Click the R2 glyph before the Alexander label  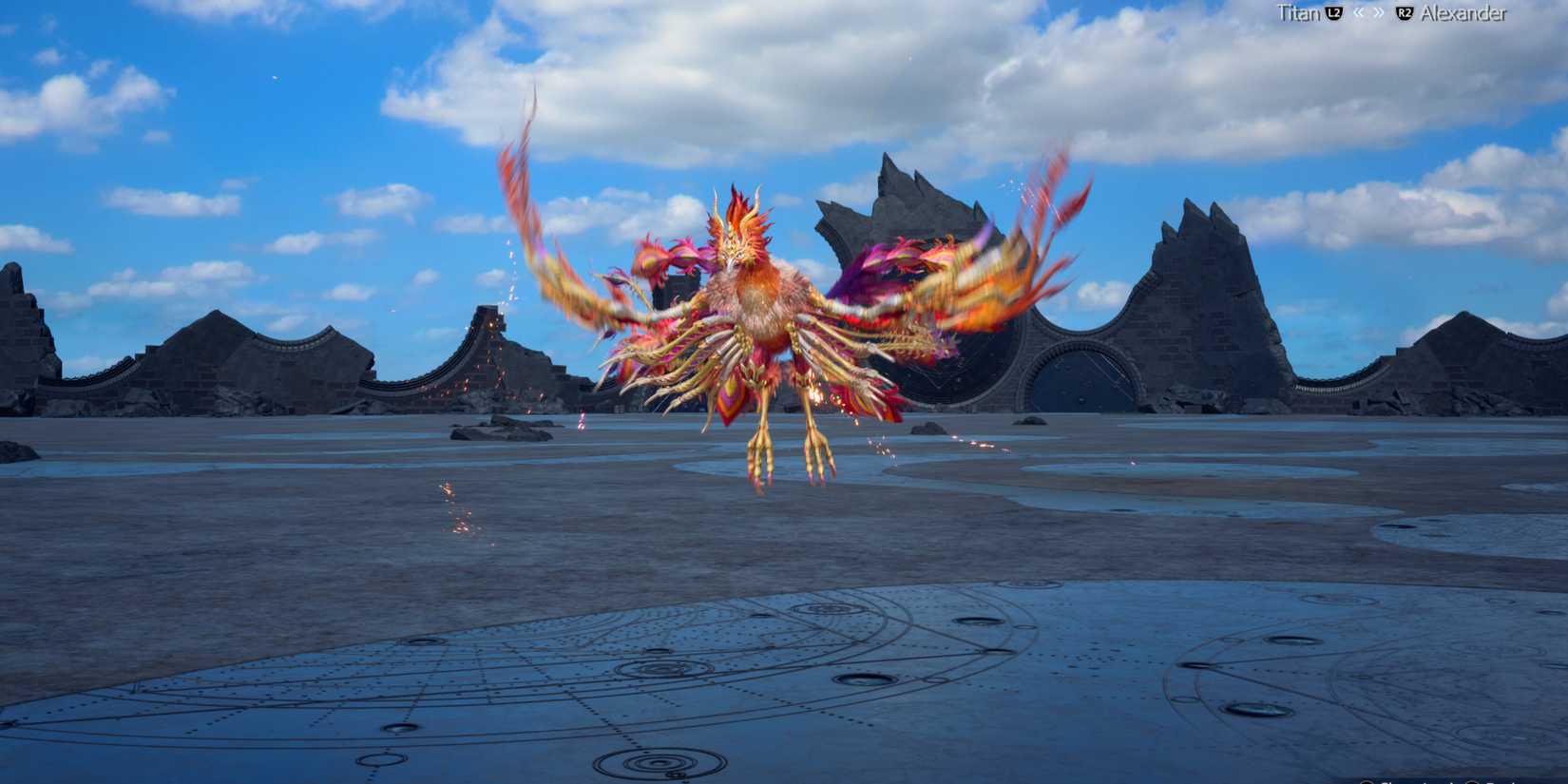pos(1405,13)
